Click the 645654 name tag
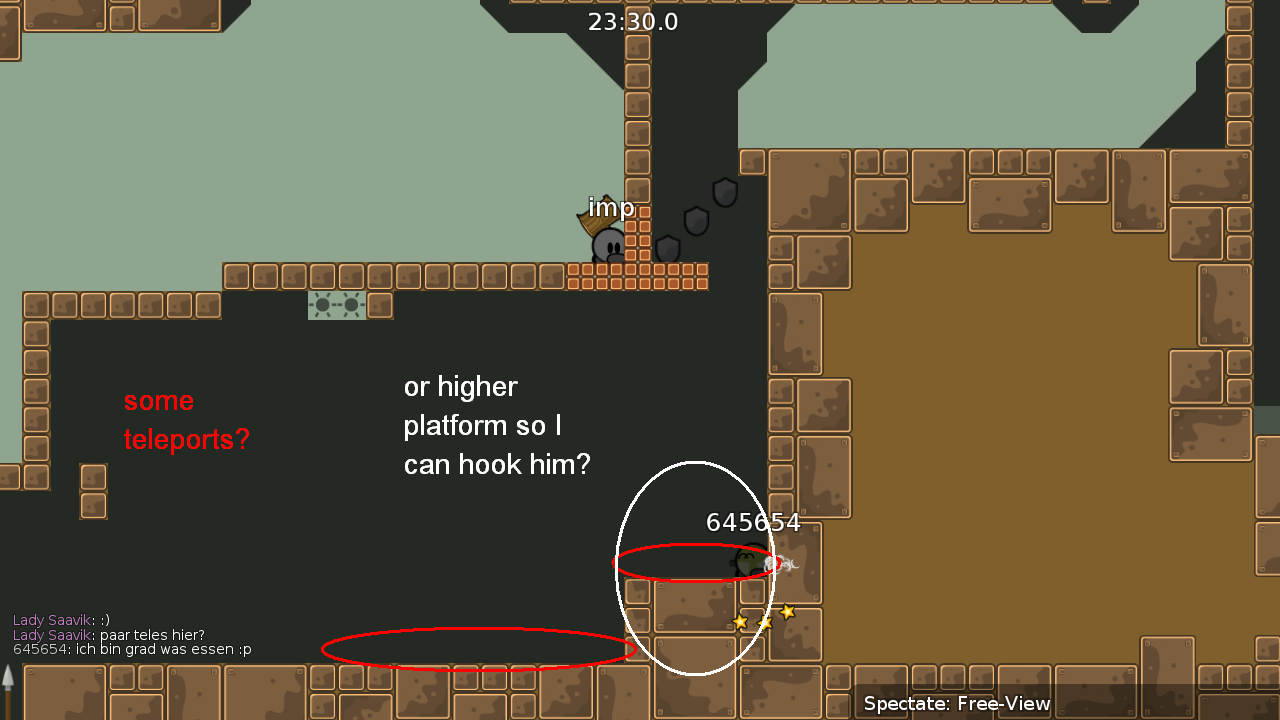The width and height of the screenshot is (1280, 720). [x=753, y=522]
